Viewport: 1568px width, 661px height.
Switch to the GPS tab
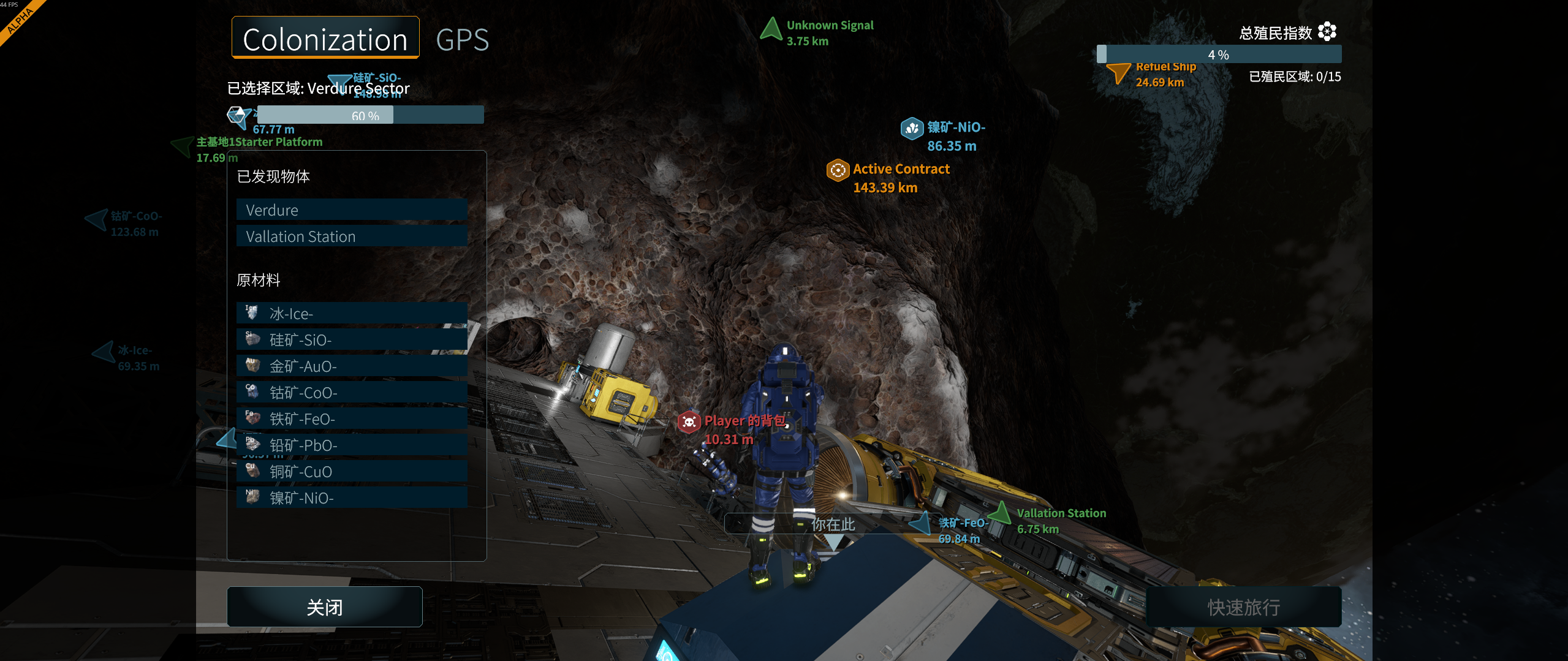coord(462,40)
